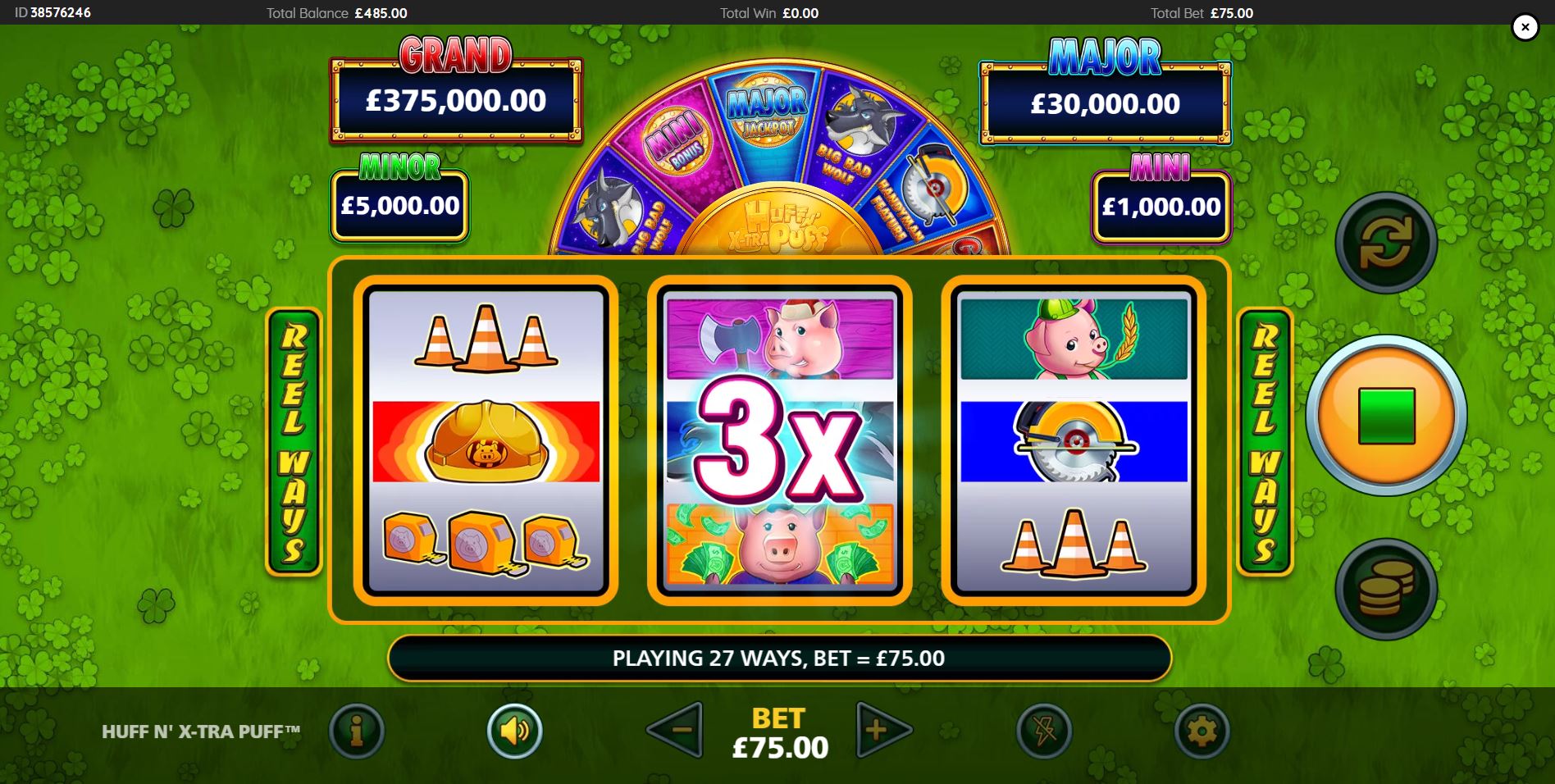Open the game information screen
1555x784 pixels.
point(357,732)
